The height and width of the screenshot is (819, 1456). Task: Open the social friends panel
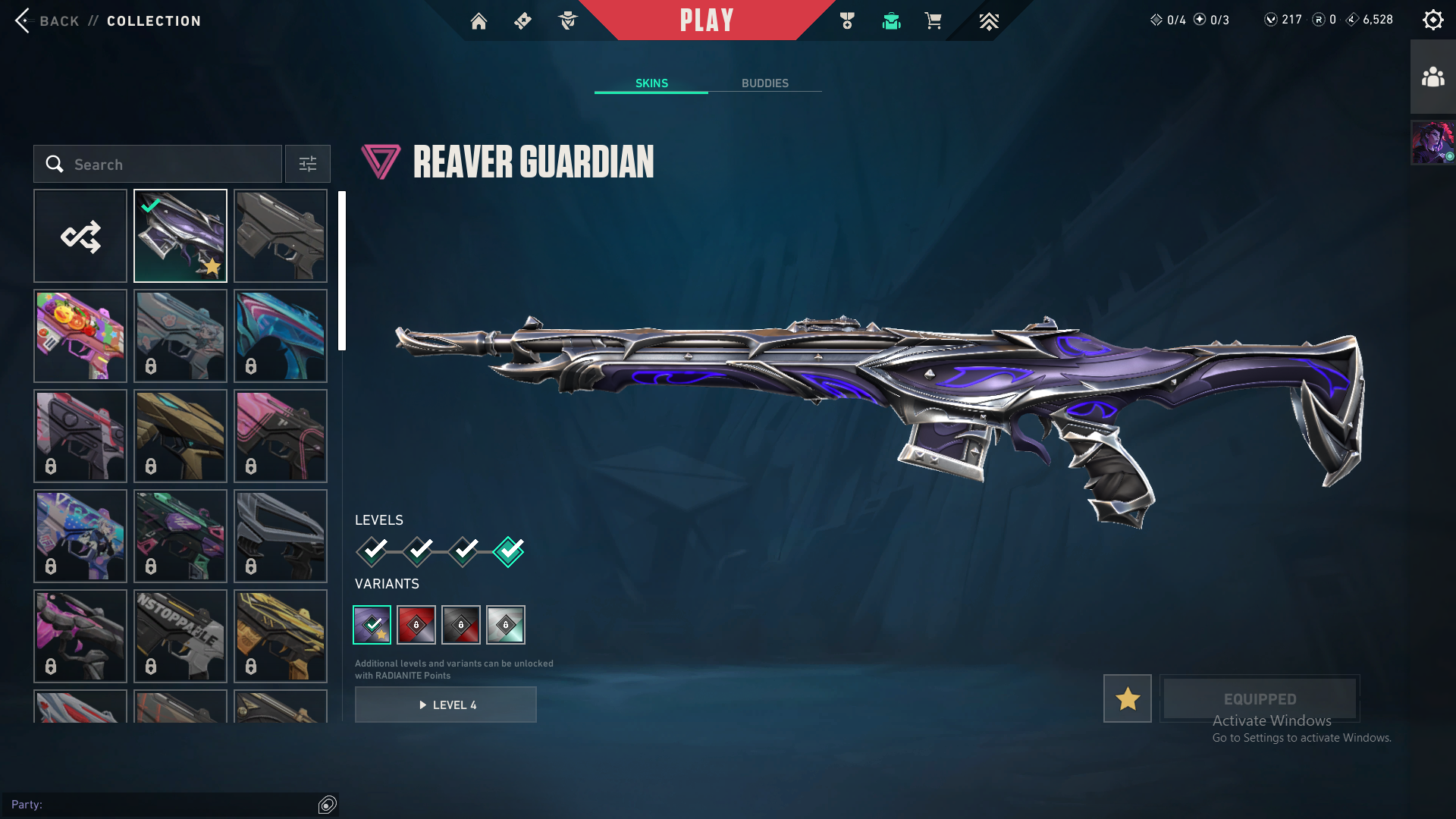[1432, 77]
